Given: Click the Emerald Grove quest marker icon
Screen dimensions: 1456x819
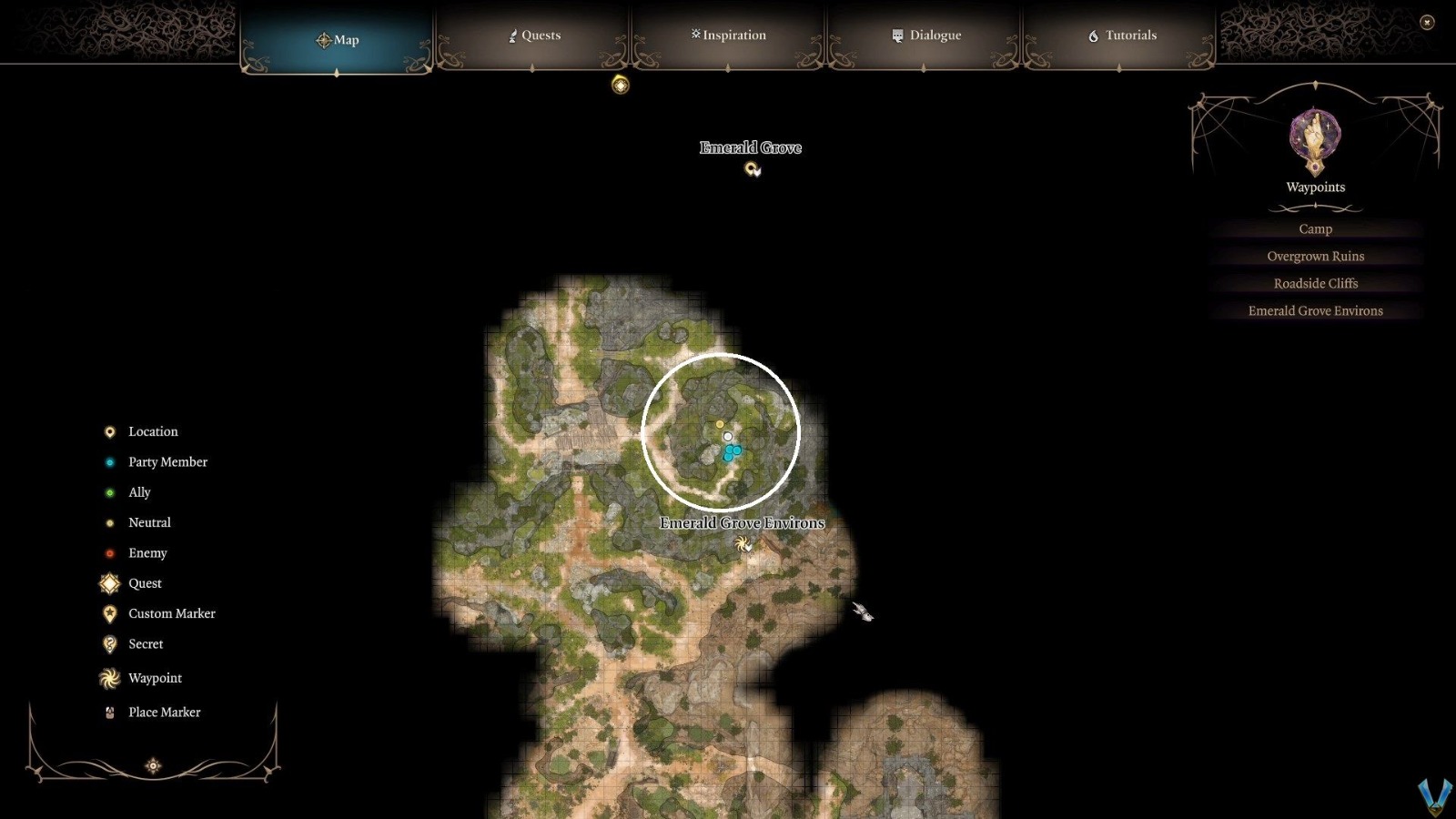Looking at the screenshot, I should coord(752,167).
